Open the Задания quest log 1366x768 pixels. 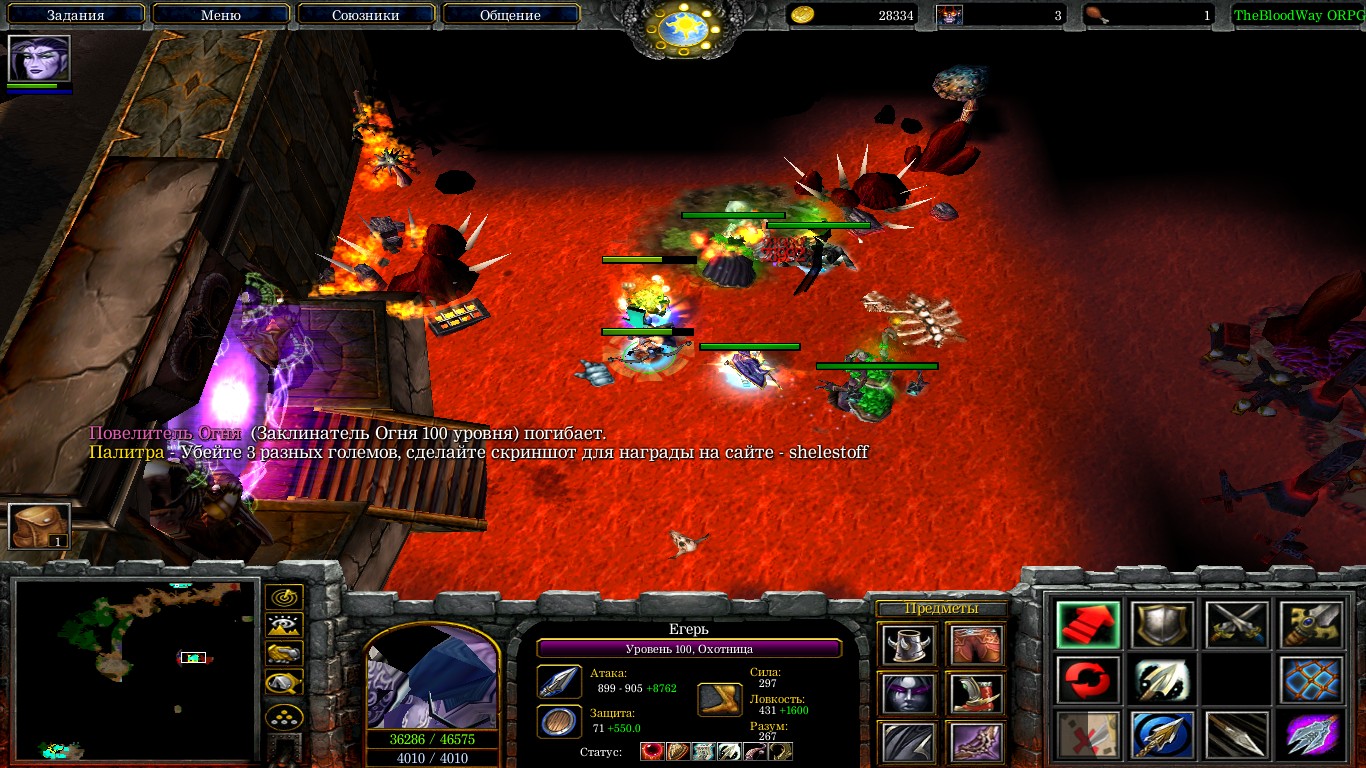click(77, 15)
